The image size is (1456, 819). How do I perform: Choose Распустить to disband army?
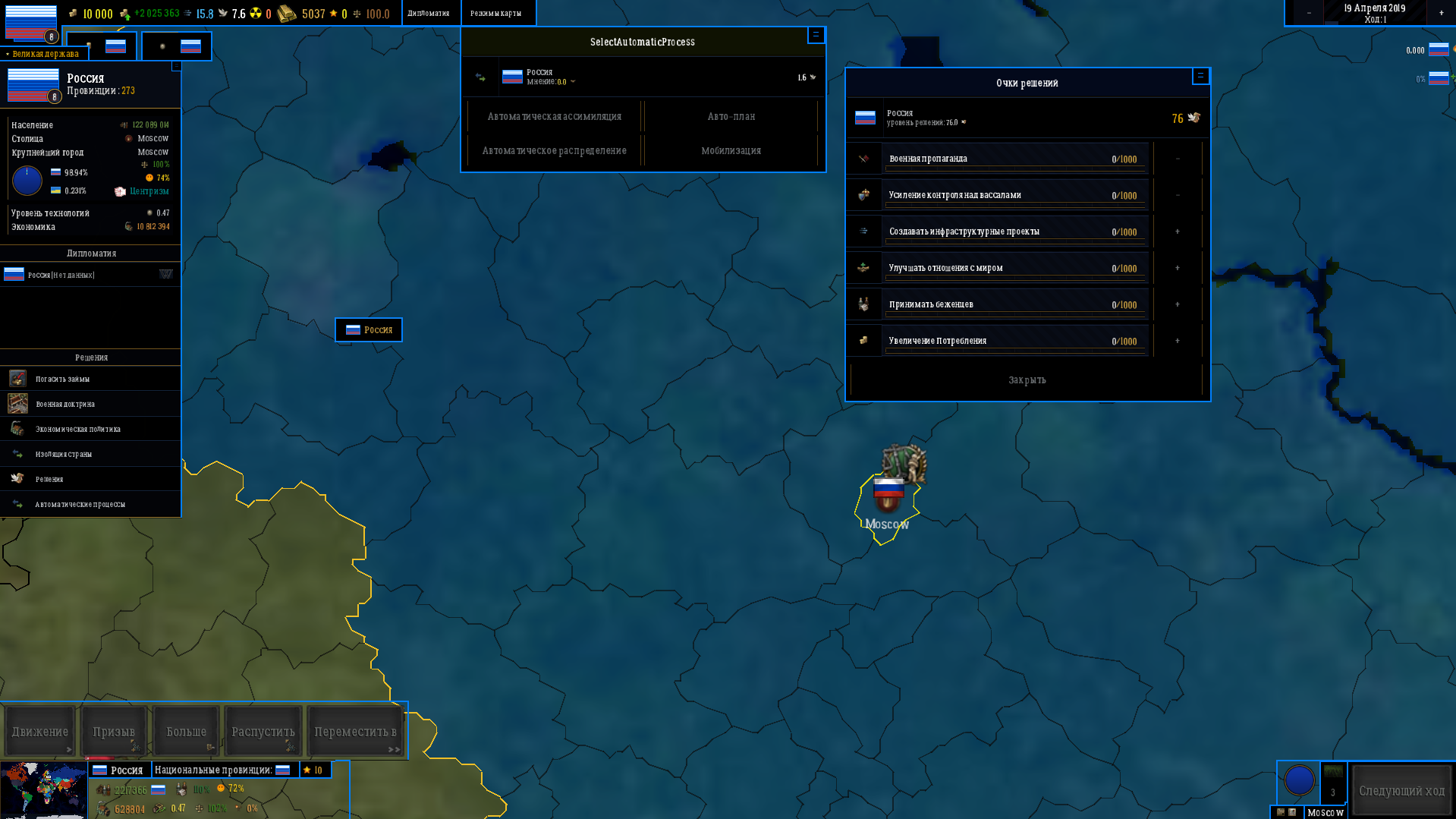[263, 731]
